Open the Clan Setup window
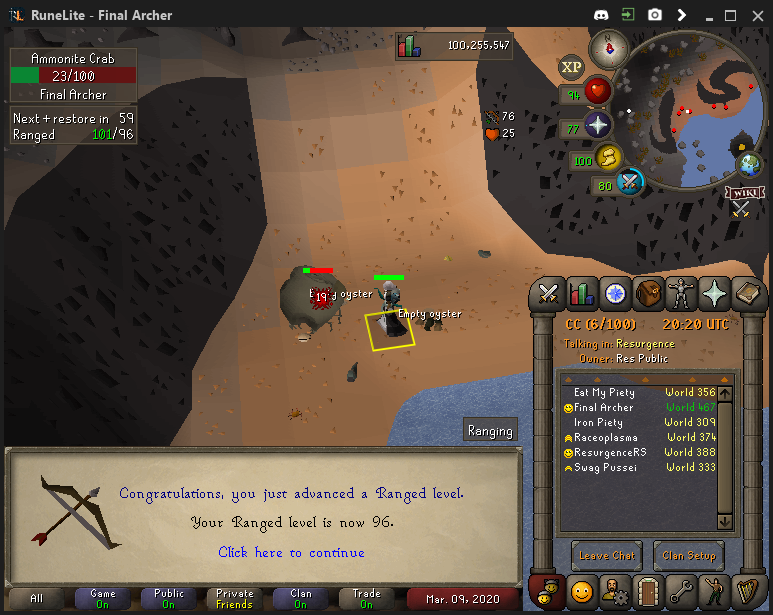773x615 pixels. click(x=689, y=556)
